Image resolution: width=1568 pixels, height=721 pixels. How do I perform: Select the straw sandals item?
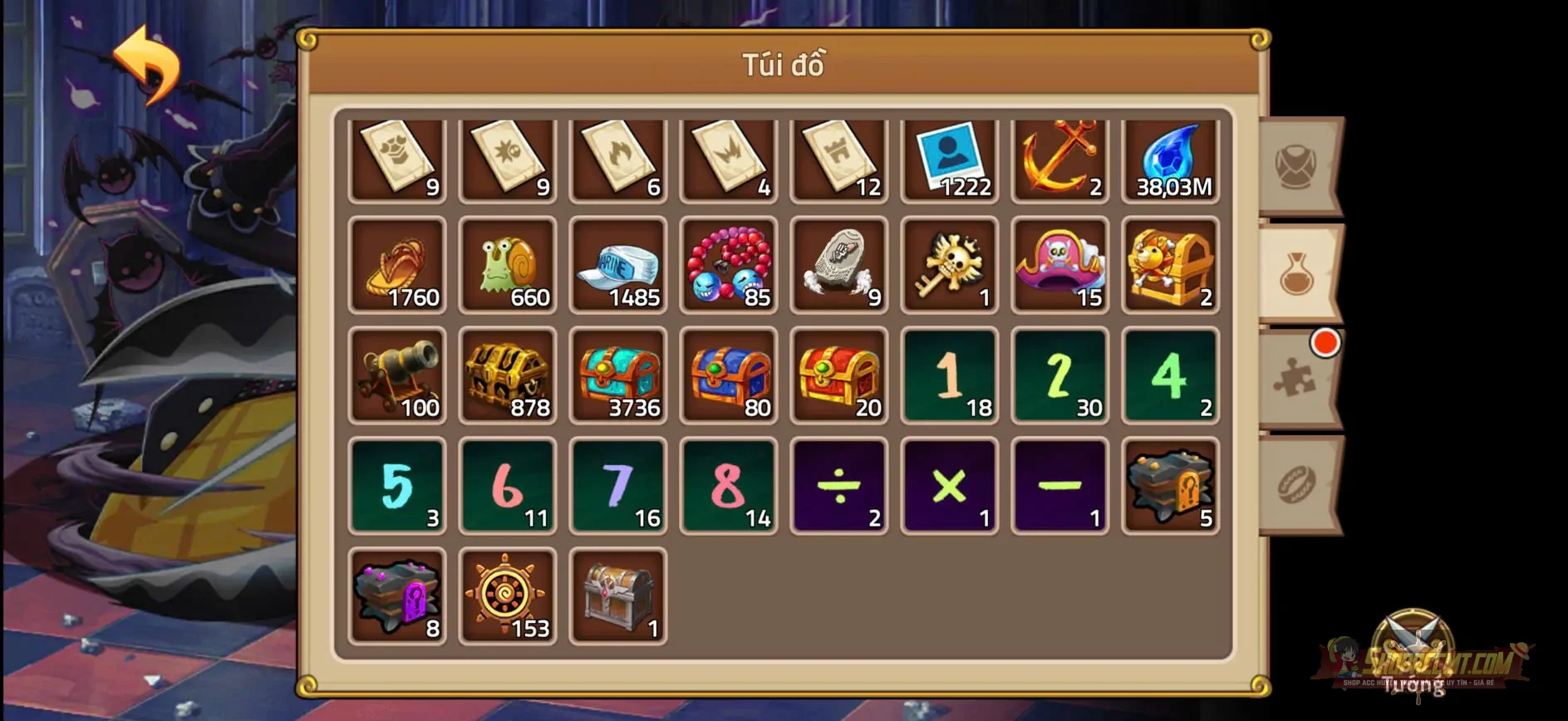(397, 266)
